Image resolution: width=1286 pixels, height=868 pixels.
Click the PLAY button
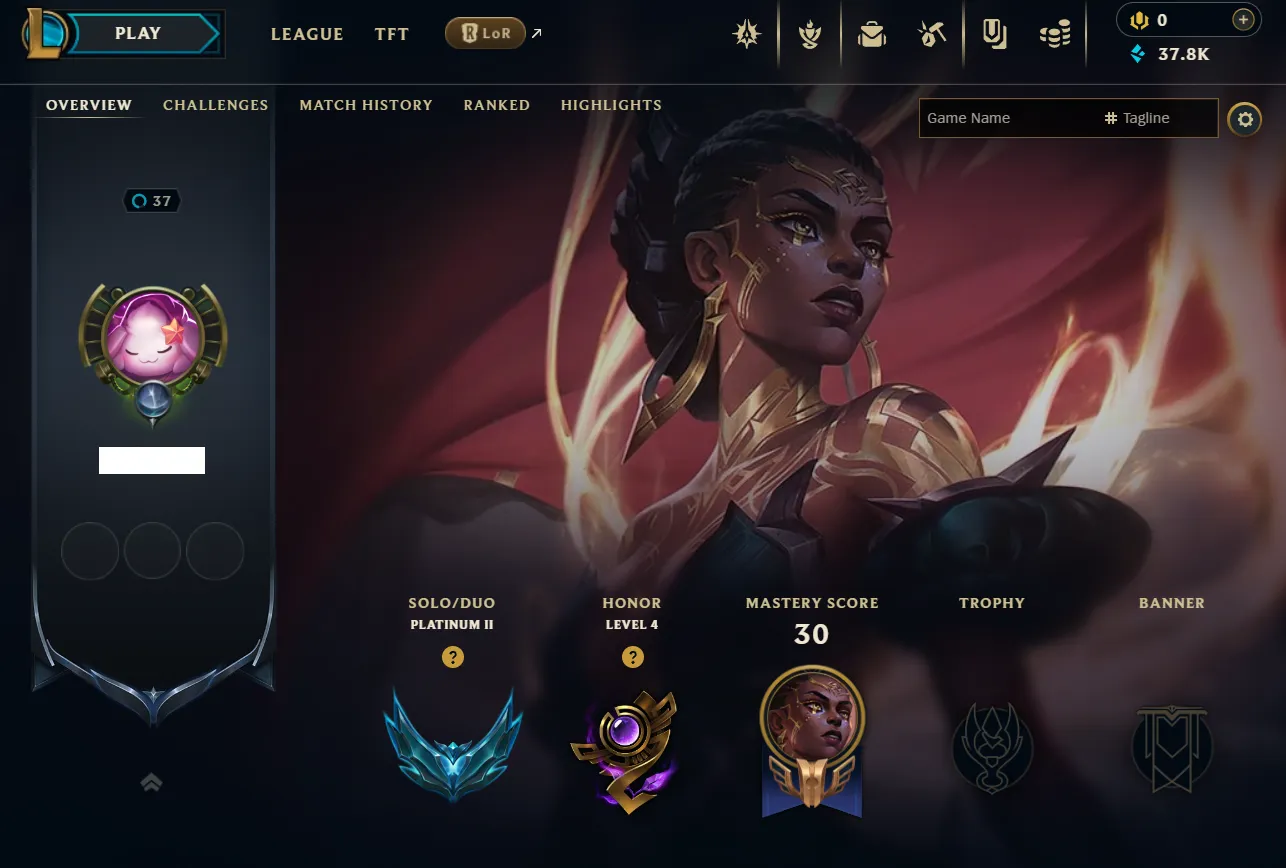[138, 34]
